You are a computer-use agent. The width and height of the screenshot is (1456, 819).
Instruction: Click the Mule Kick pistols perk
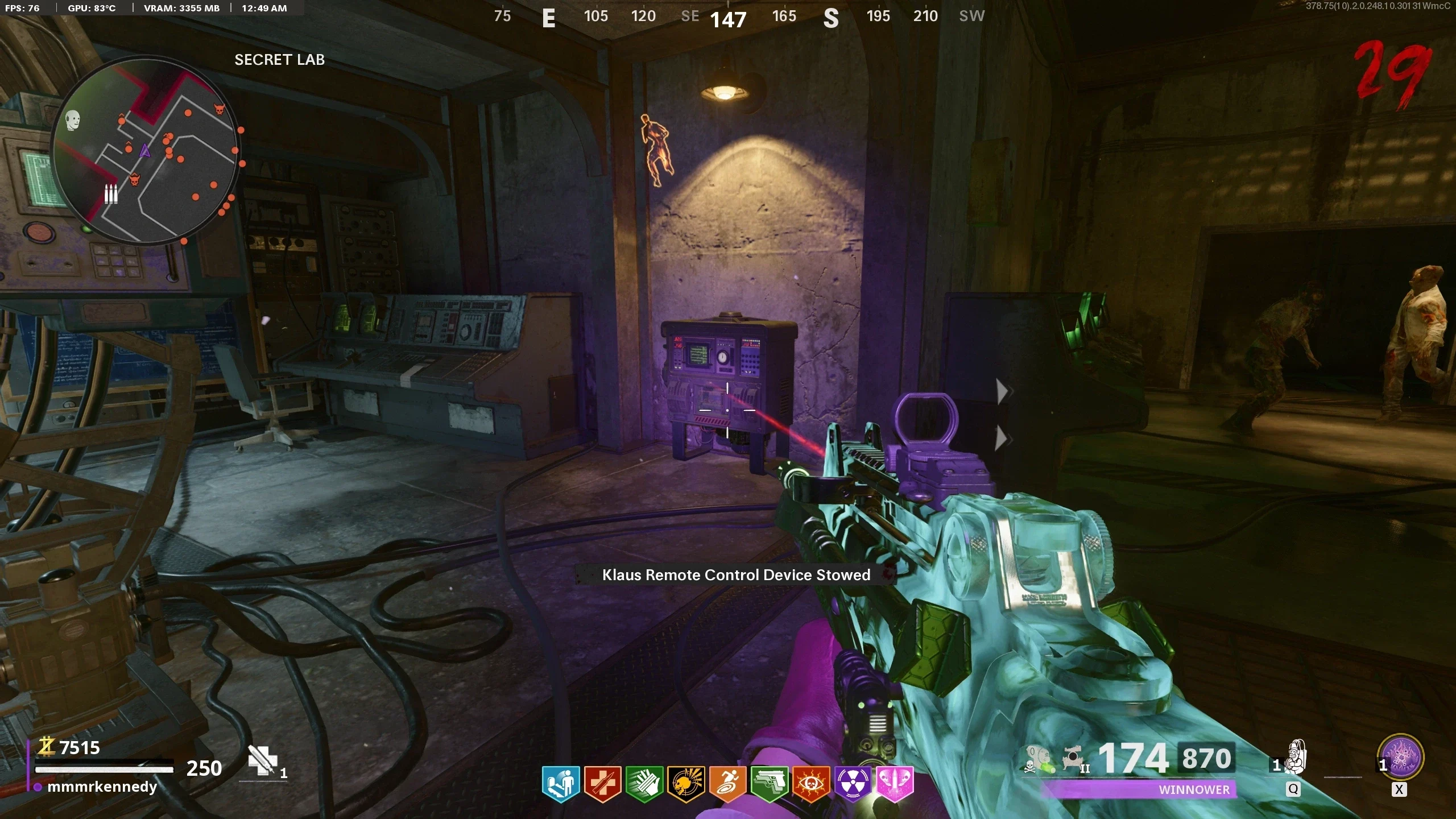point(769,784)
